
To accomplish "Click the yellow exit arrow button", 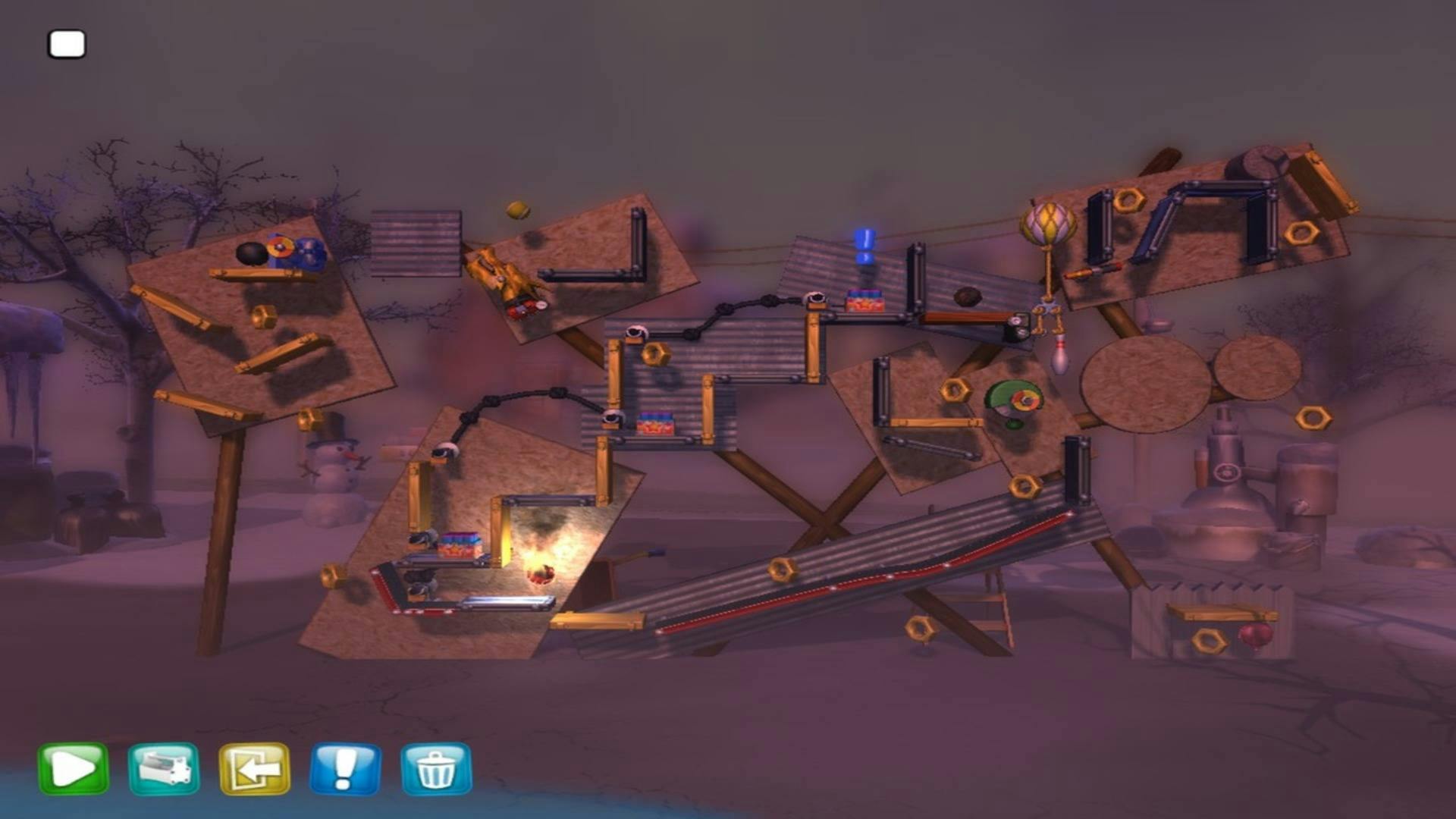I will 258,767.
